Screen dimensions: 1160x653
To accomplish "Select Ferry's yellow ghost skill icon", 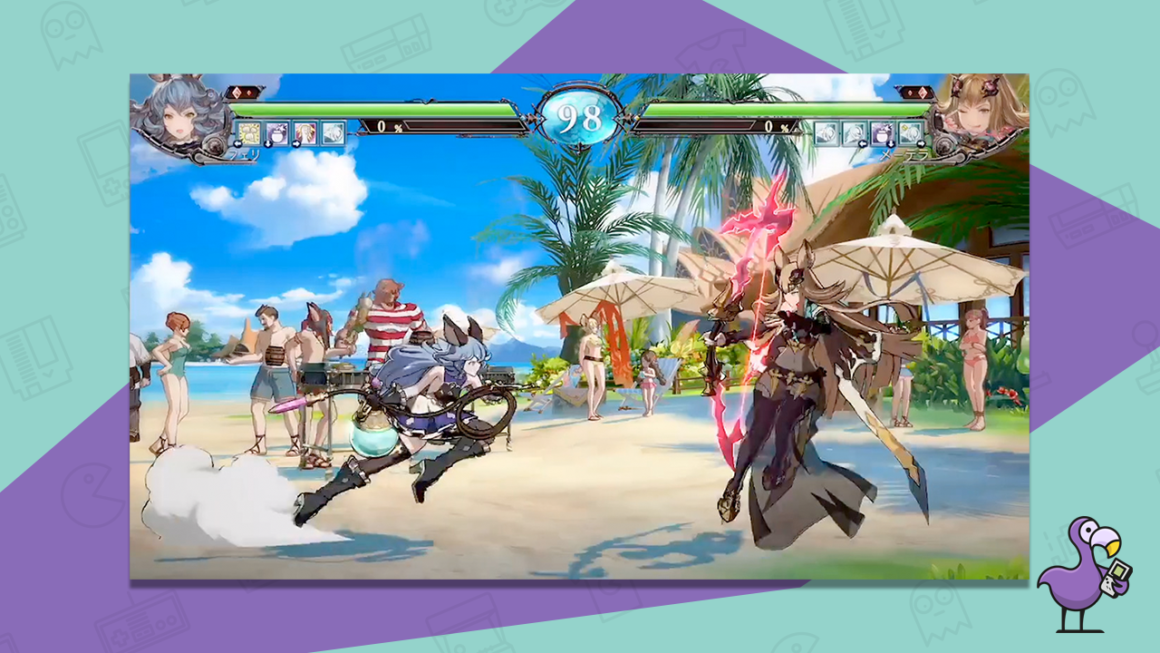I will (x=248, y=133).
